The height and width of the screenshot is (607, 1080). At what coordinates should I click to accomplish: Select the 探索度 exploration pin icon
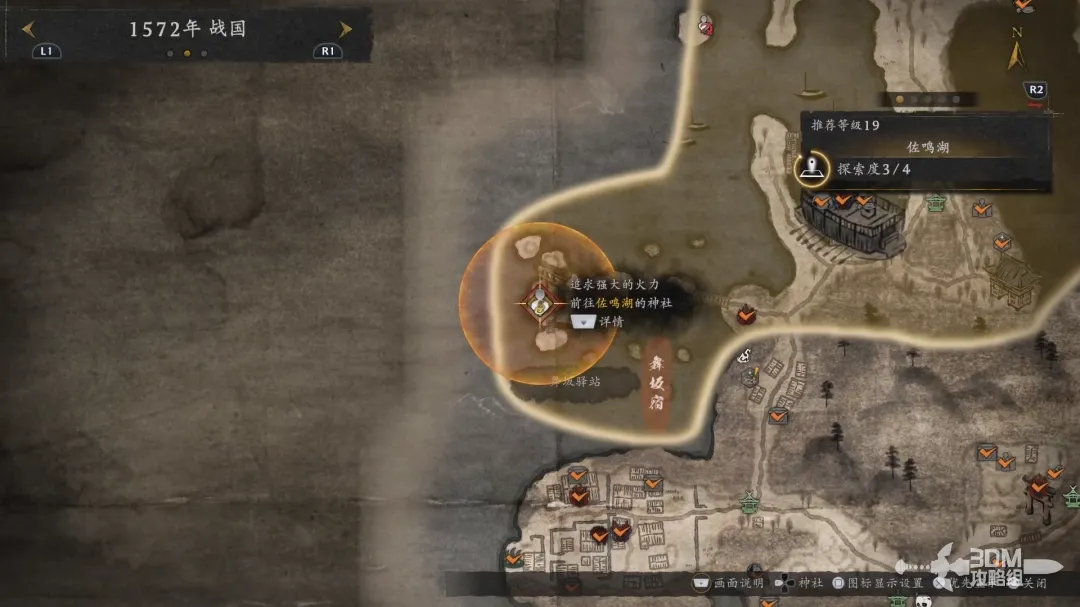point(813,168)
